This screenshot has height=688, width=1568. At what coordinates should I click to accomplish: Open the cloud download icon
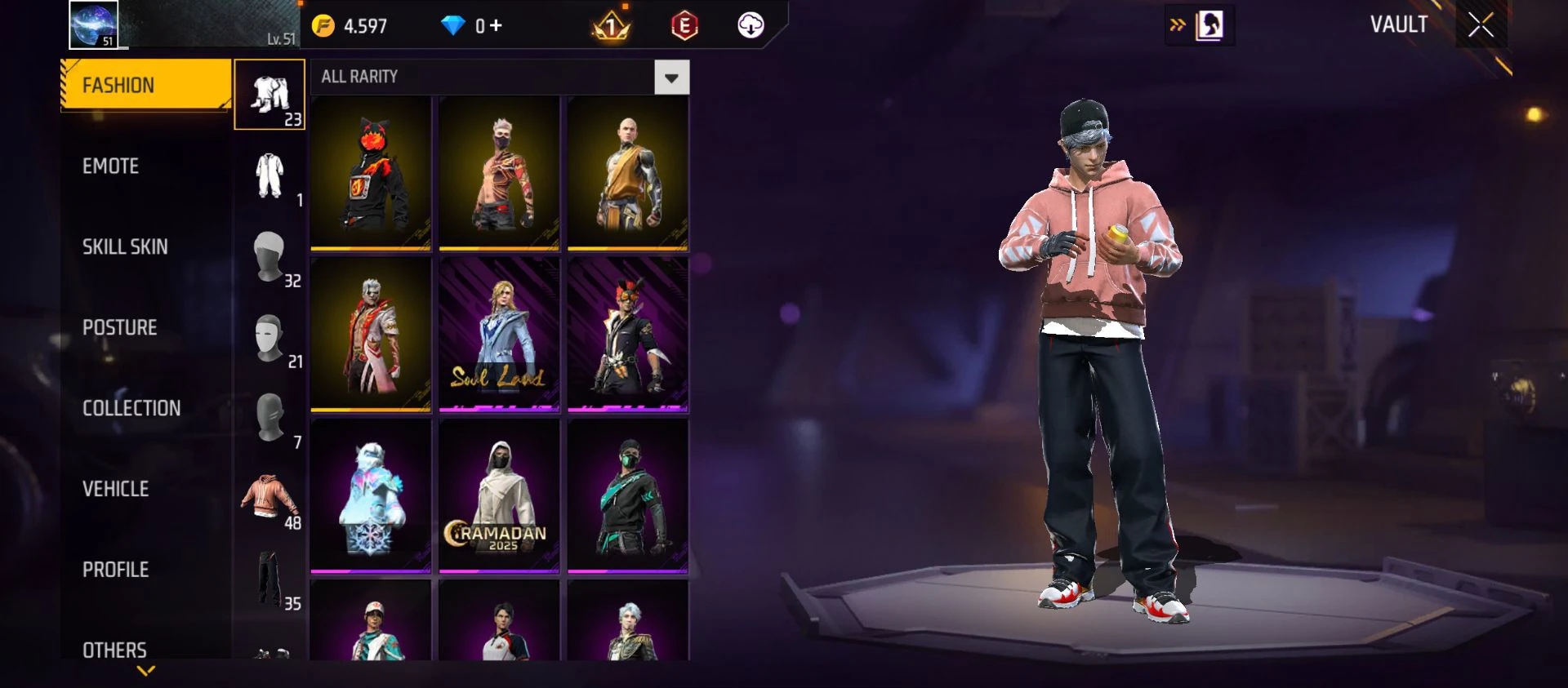pyautogui.click(x=751, y=25)
